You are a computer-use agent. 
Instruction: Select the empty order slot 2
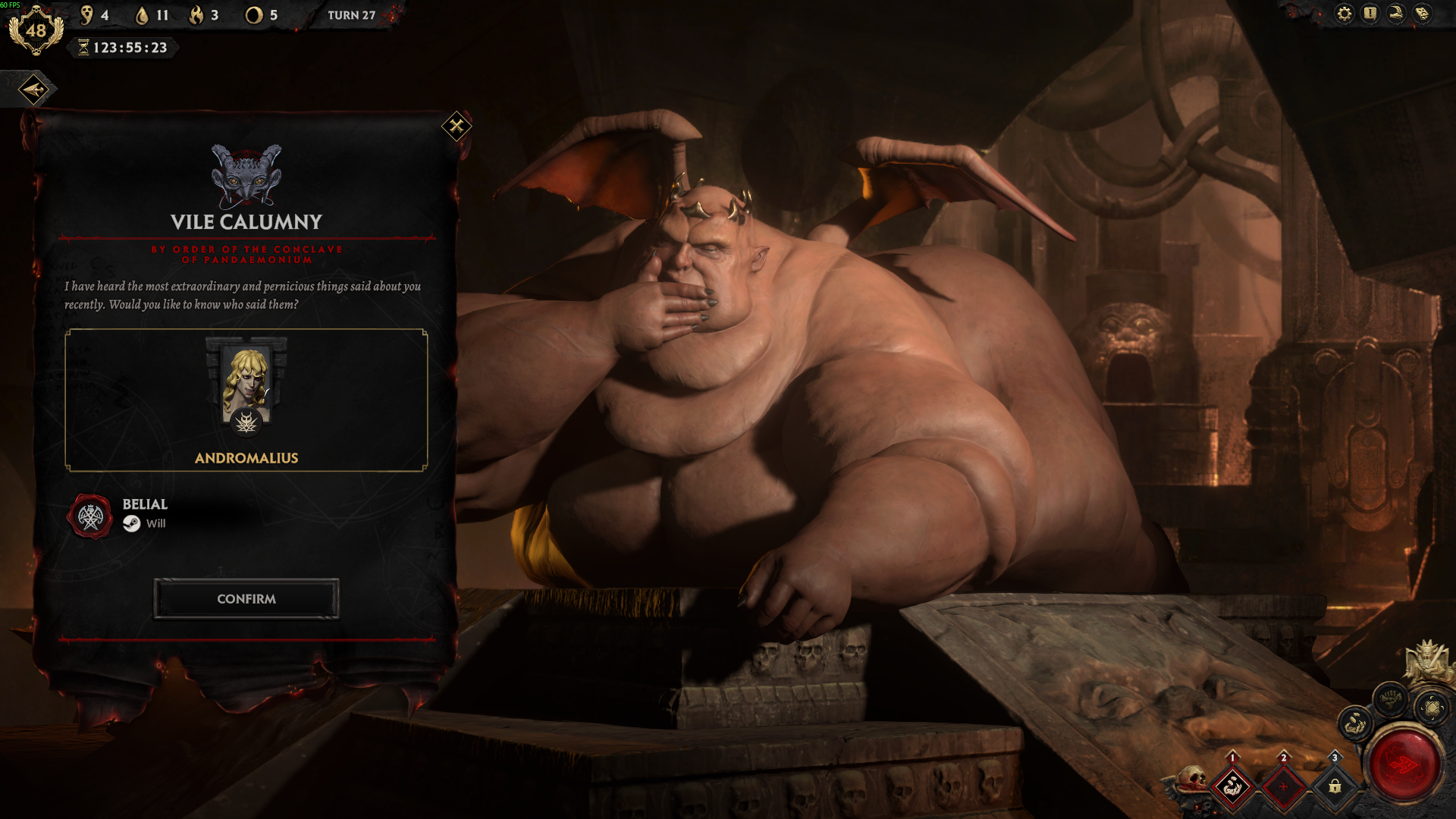(x=1283, y=786)
